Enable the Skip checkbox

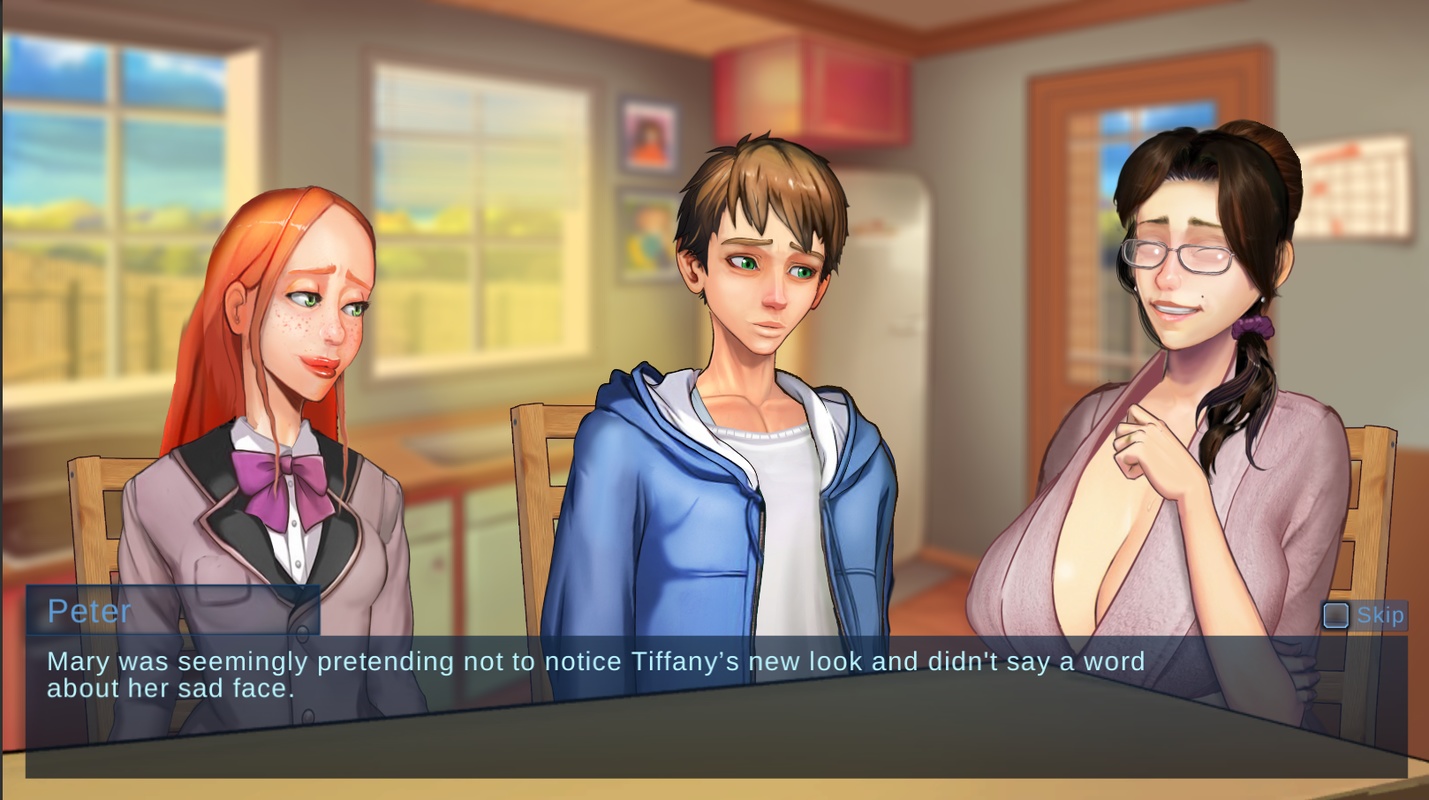[x=1337, y=615]
